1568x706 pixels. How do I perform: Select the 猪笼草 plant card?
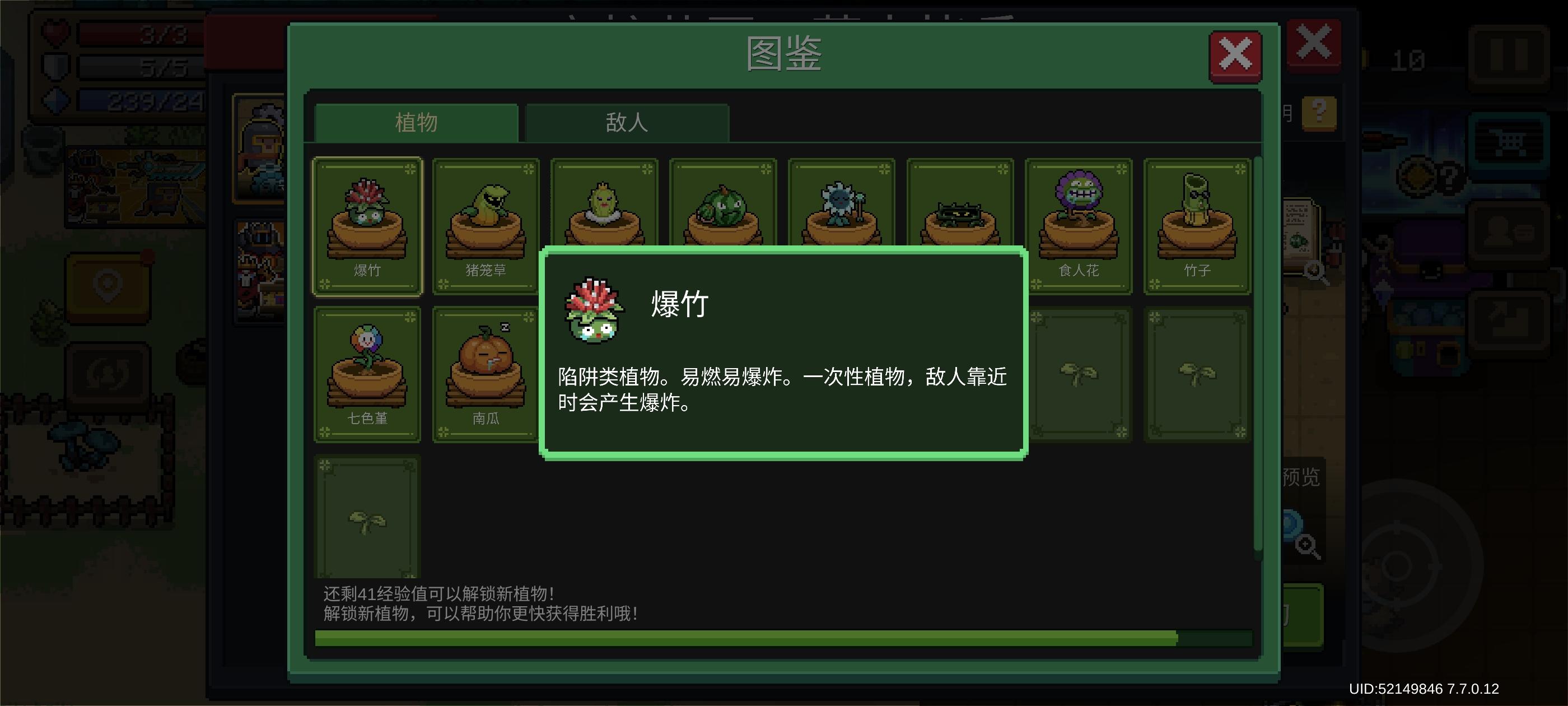click(485, 224)
